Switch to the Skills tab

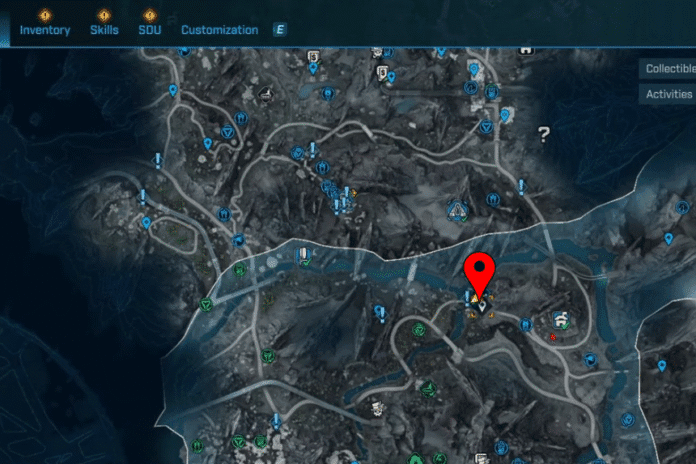click(103, 29)
